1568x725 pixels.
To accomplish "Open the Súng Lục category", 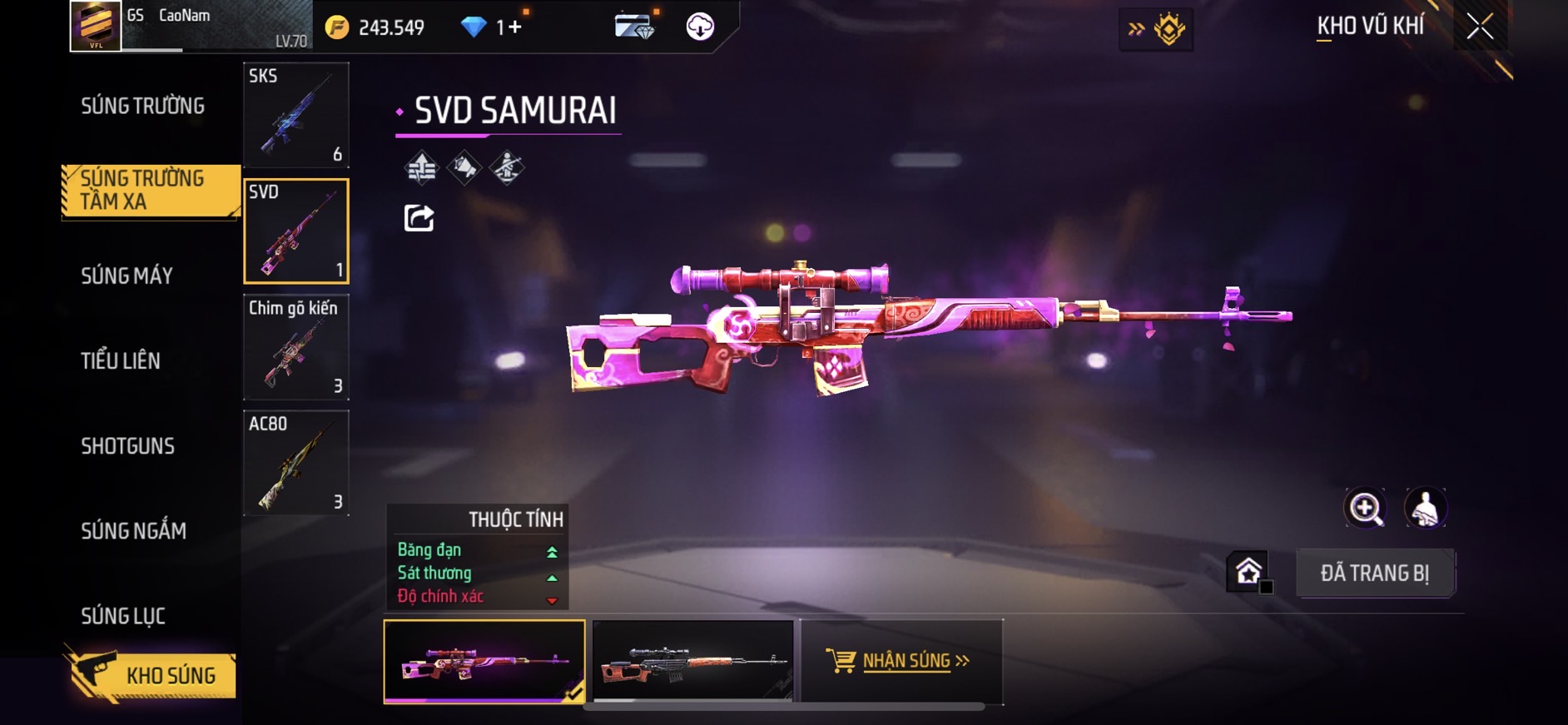I will (x=123, y=616).
